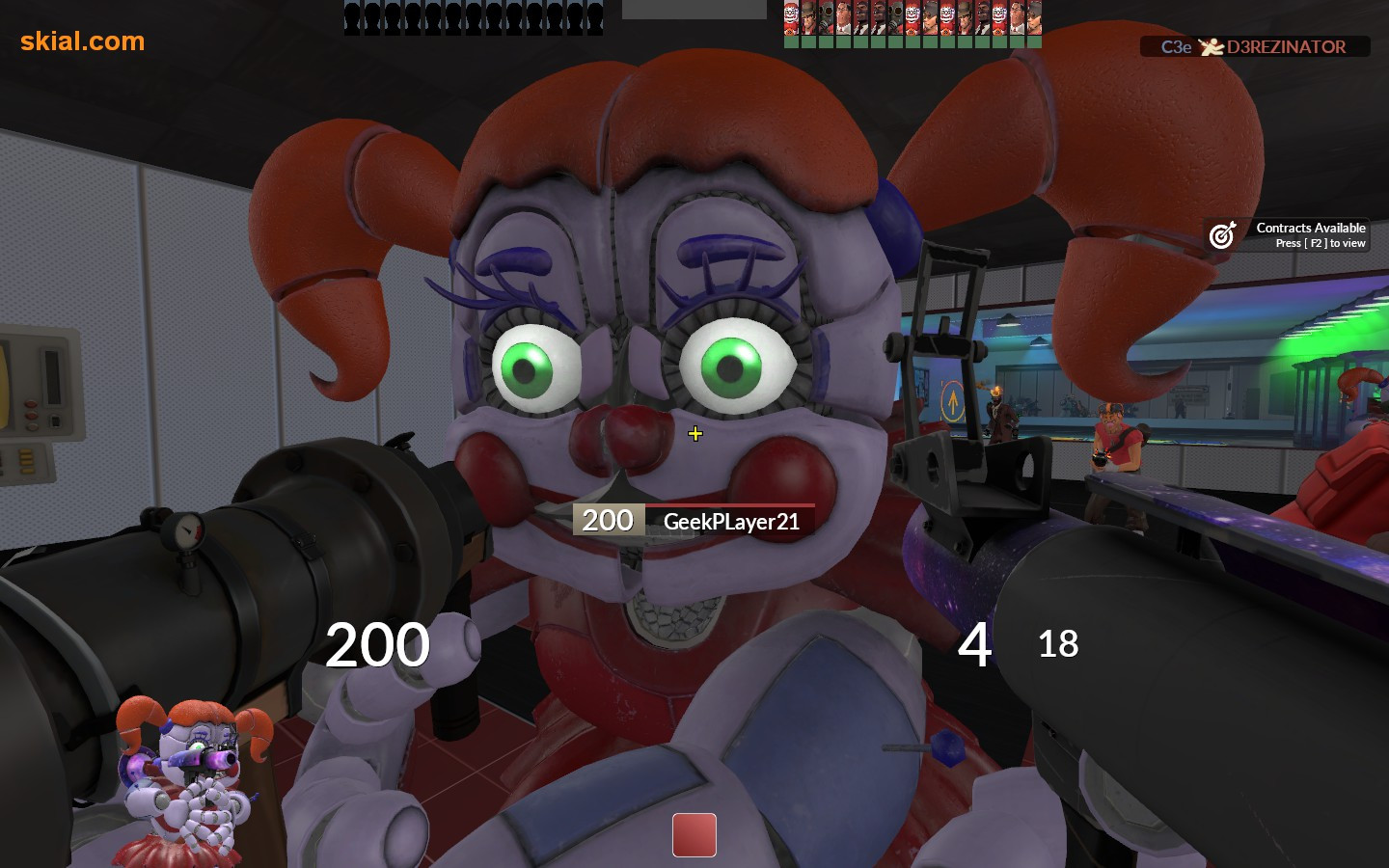Viewport: 1389px width, 868px height.
Task: Select the C3e label in the killstreak counter
Action: point(1175,46)
